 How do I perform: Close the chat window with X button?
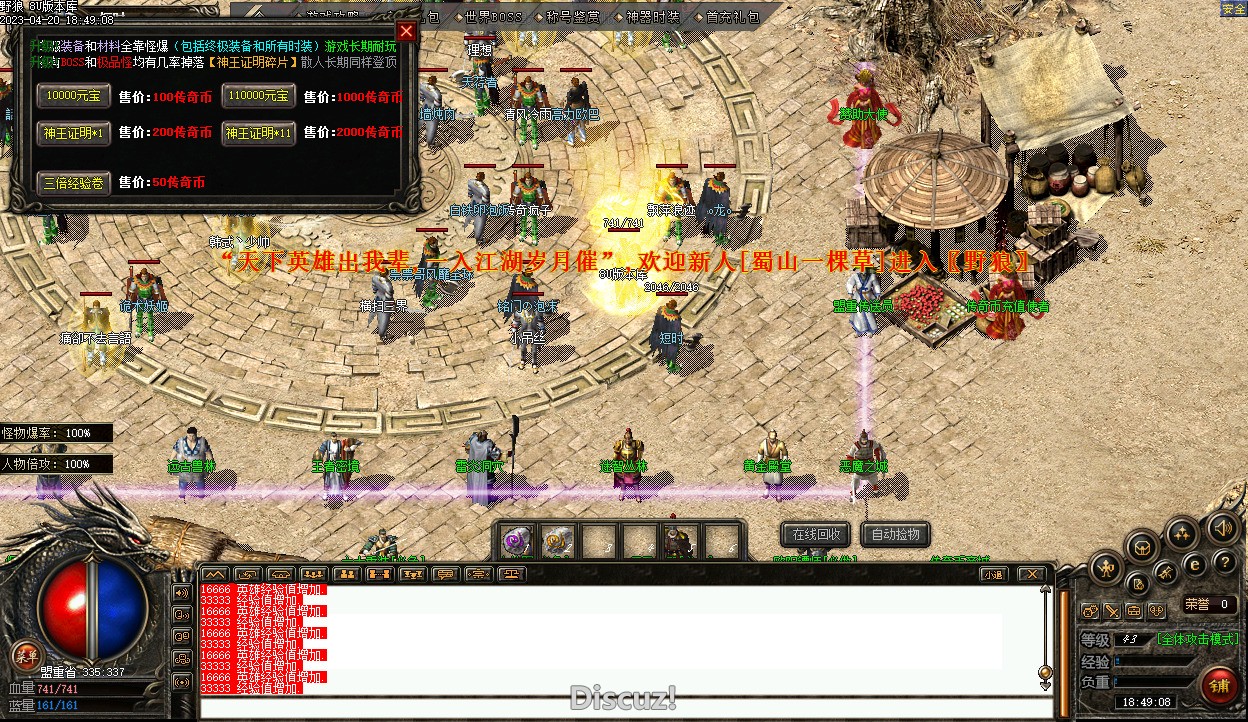(x=1031, y=574)
